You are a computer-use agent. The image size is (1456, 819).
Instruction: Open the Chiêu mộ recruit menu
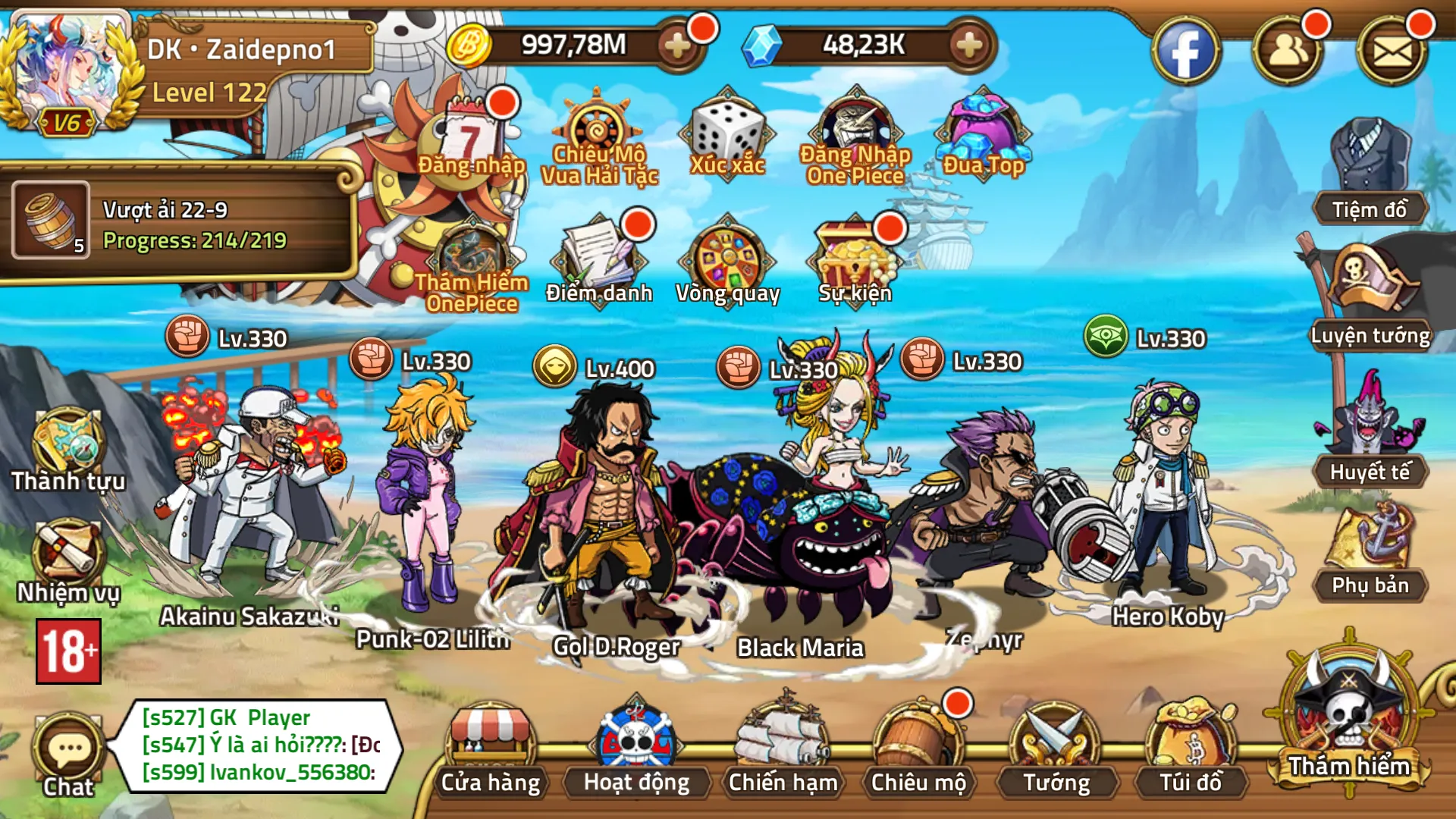click(918, 751)
